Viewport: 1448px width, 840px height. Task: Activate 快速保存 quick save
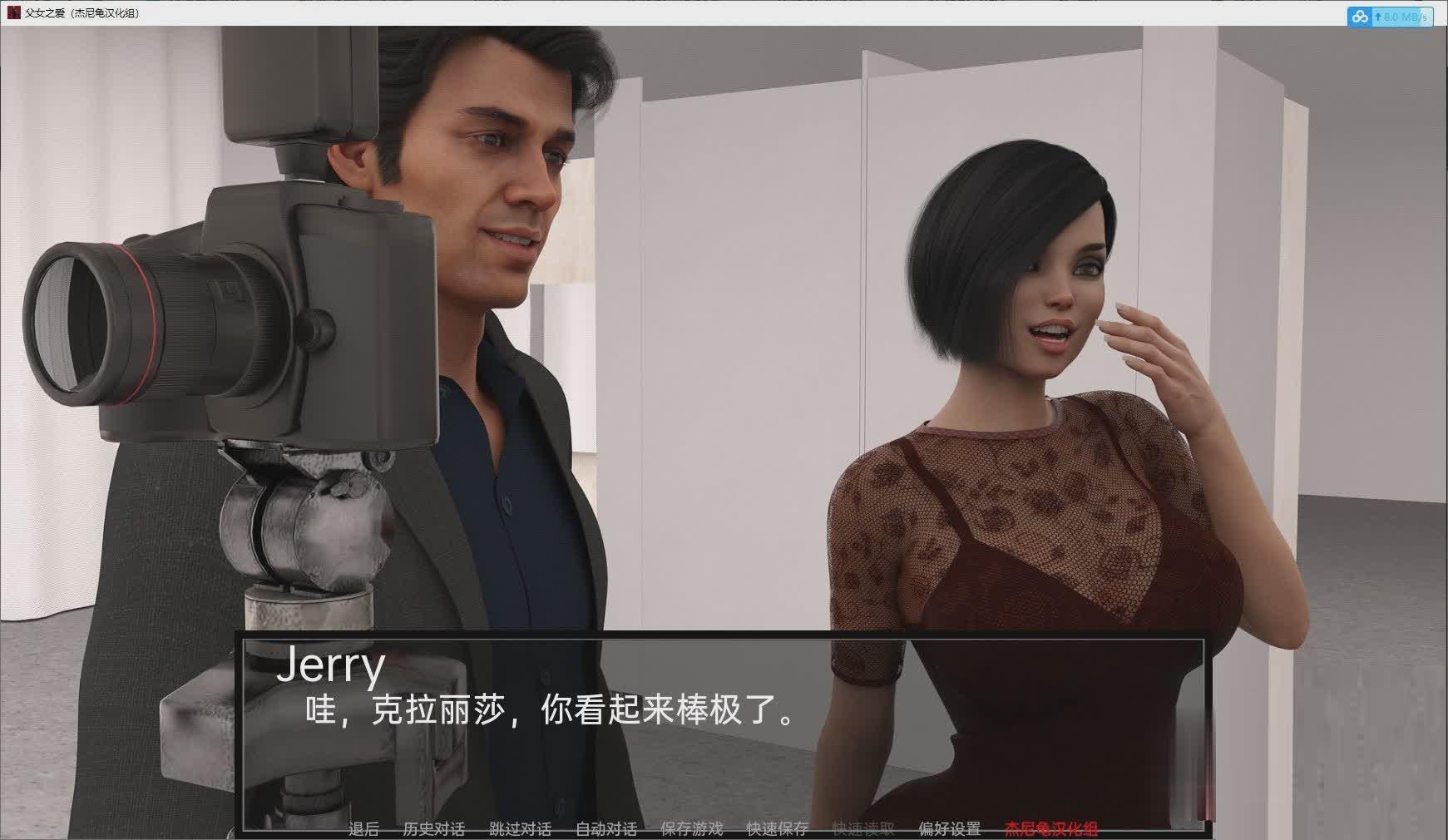[x=778, y=829]
